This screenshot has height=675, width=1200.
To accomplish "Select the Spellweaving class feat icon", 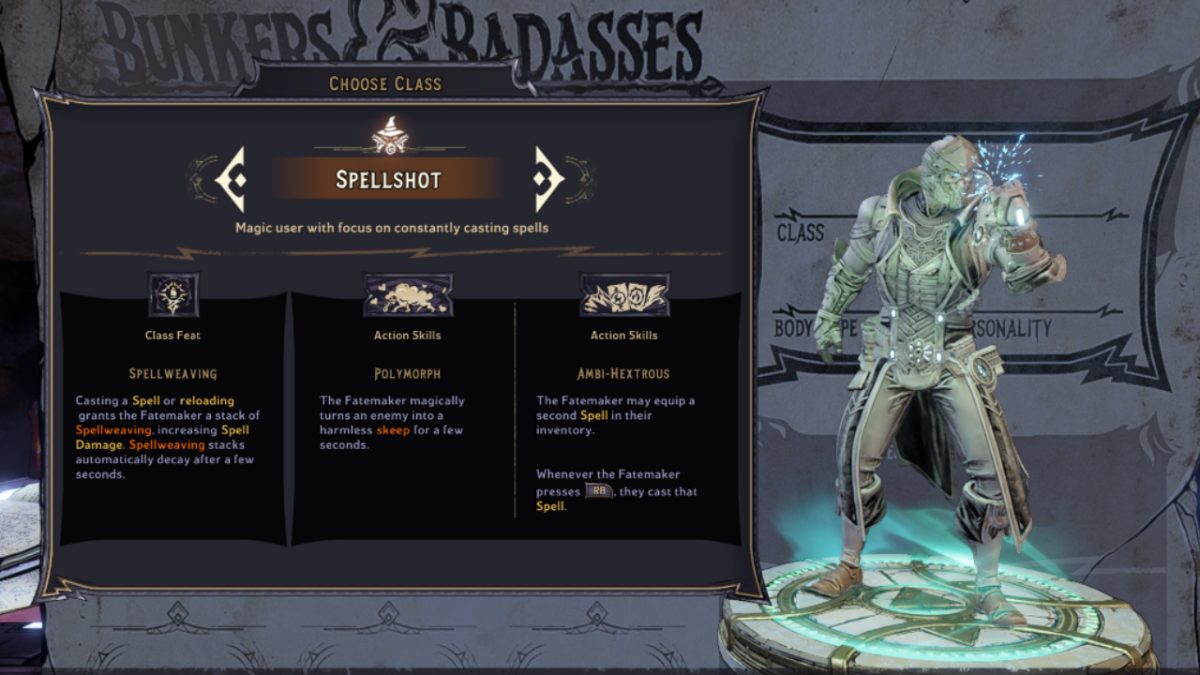I will pos(173,295).
